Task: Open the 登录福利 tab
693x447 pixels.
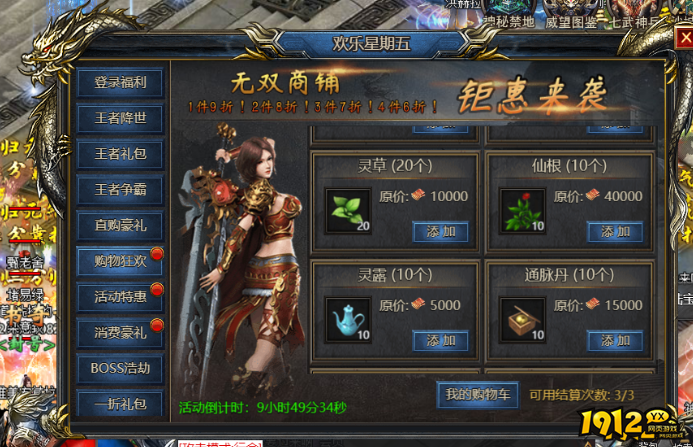Action: click(x=120, y=83)
